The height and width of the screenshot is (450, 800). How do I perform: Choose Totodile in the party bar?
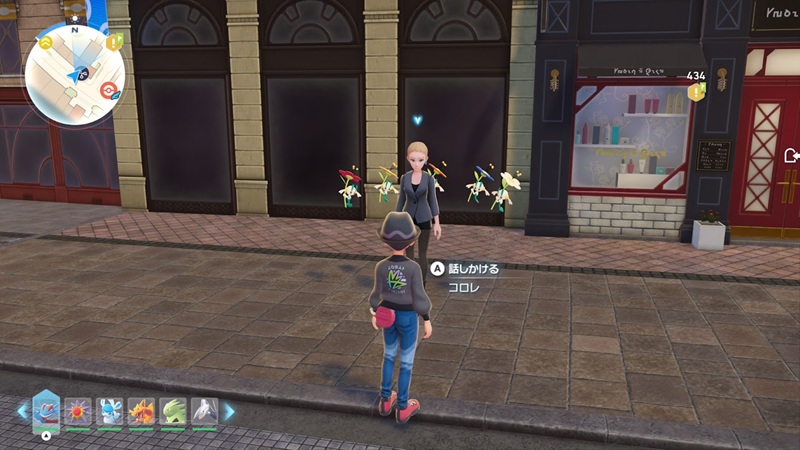[46, 410]
